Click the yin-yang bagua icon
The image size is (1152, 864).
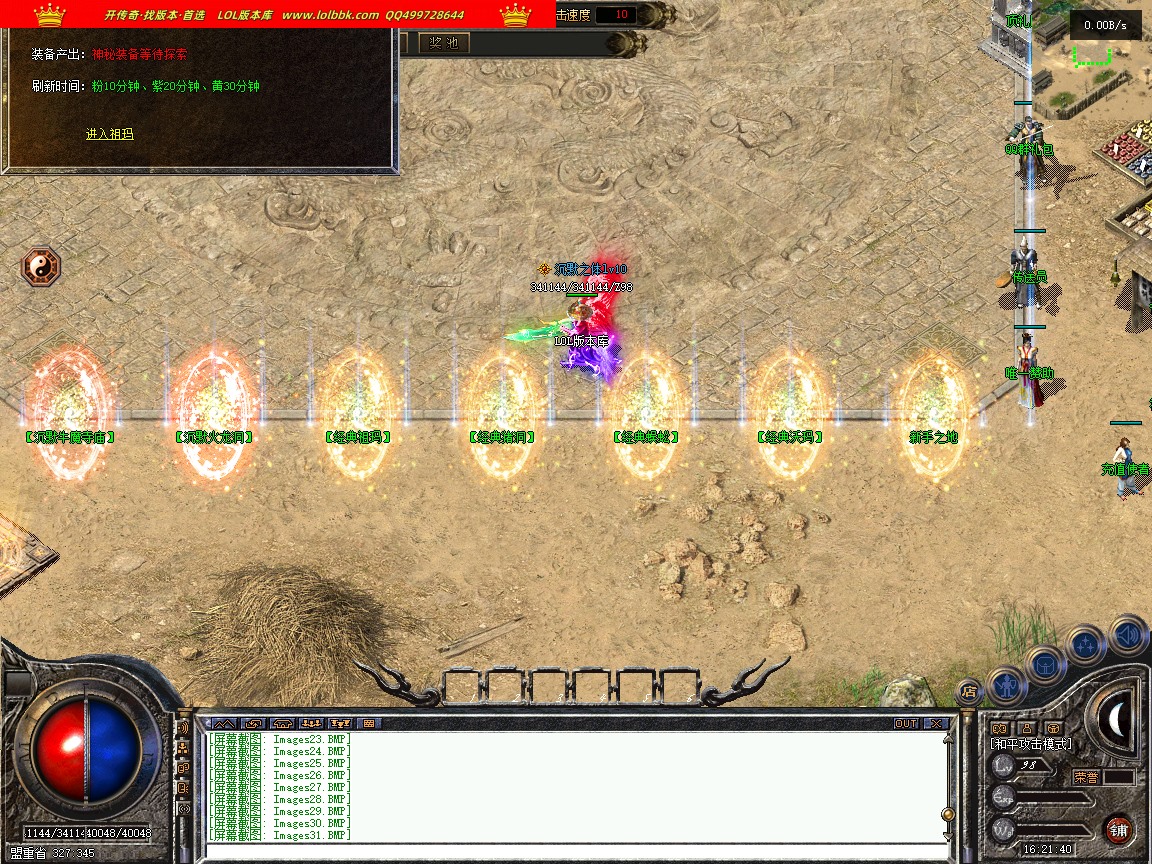[41, 267]
